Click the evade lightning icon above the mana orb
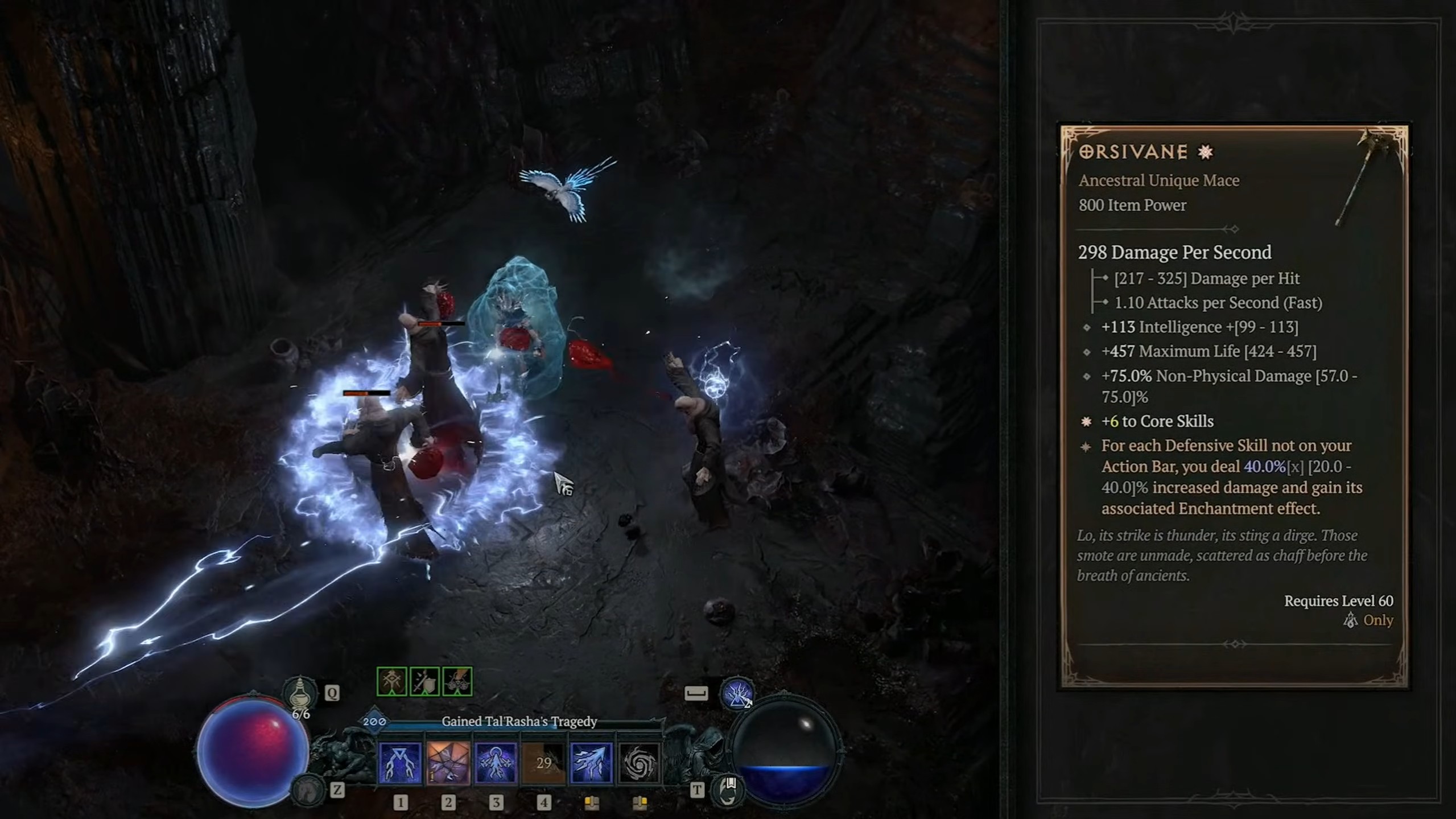This screenshot has height=819, width=1456. point(737,694)
